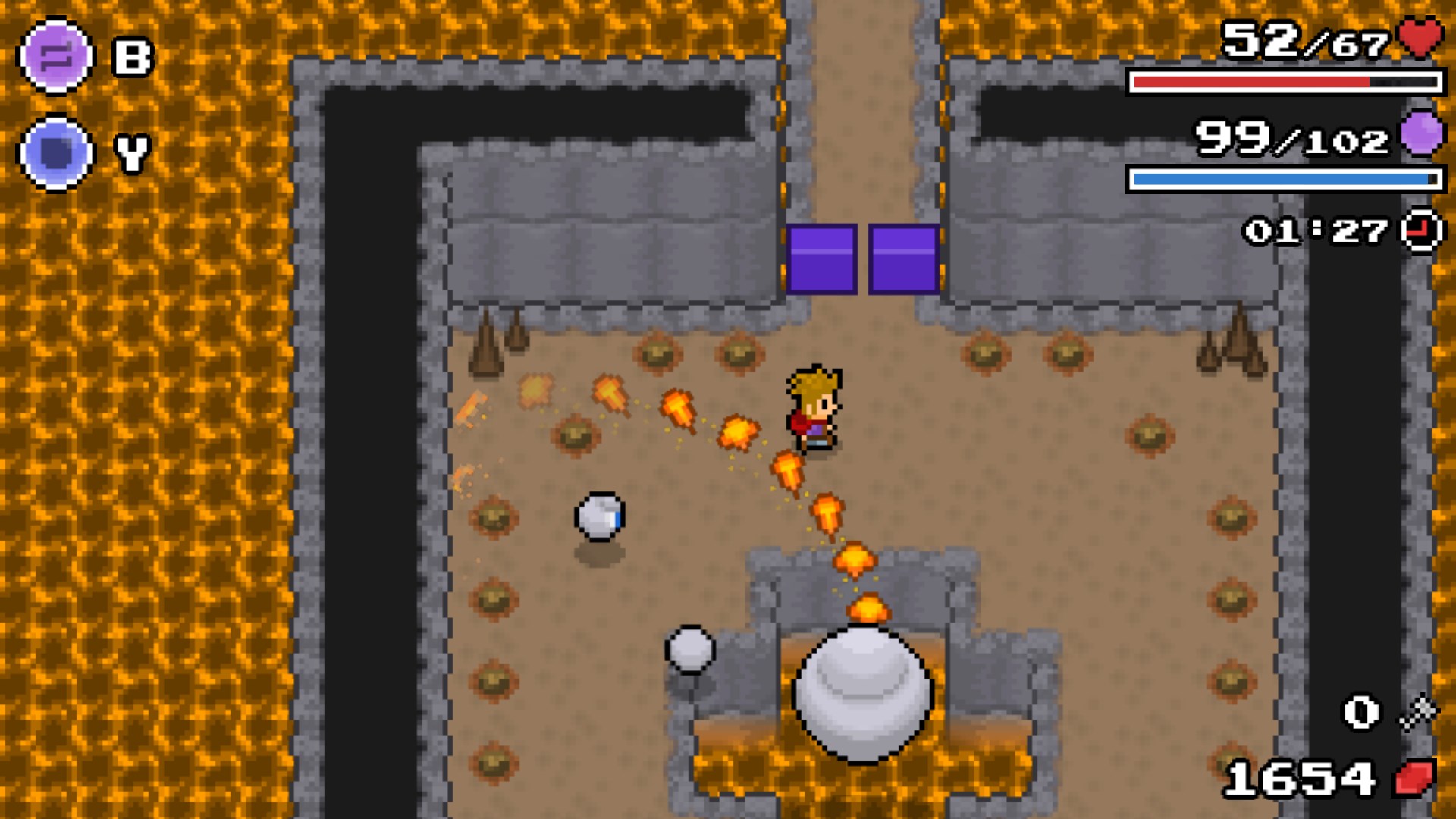The width and height of the screenshot is (1456, 819).
Task: Click the right purple switch block
Action: coord(904,260)
